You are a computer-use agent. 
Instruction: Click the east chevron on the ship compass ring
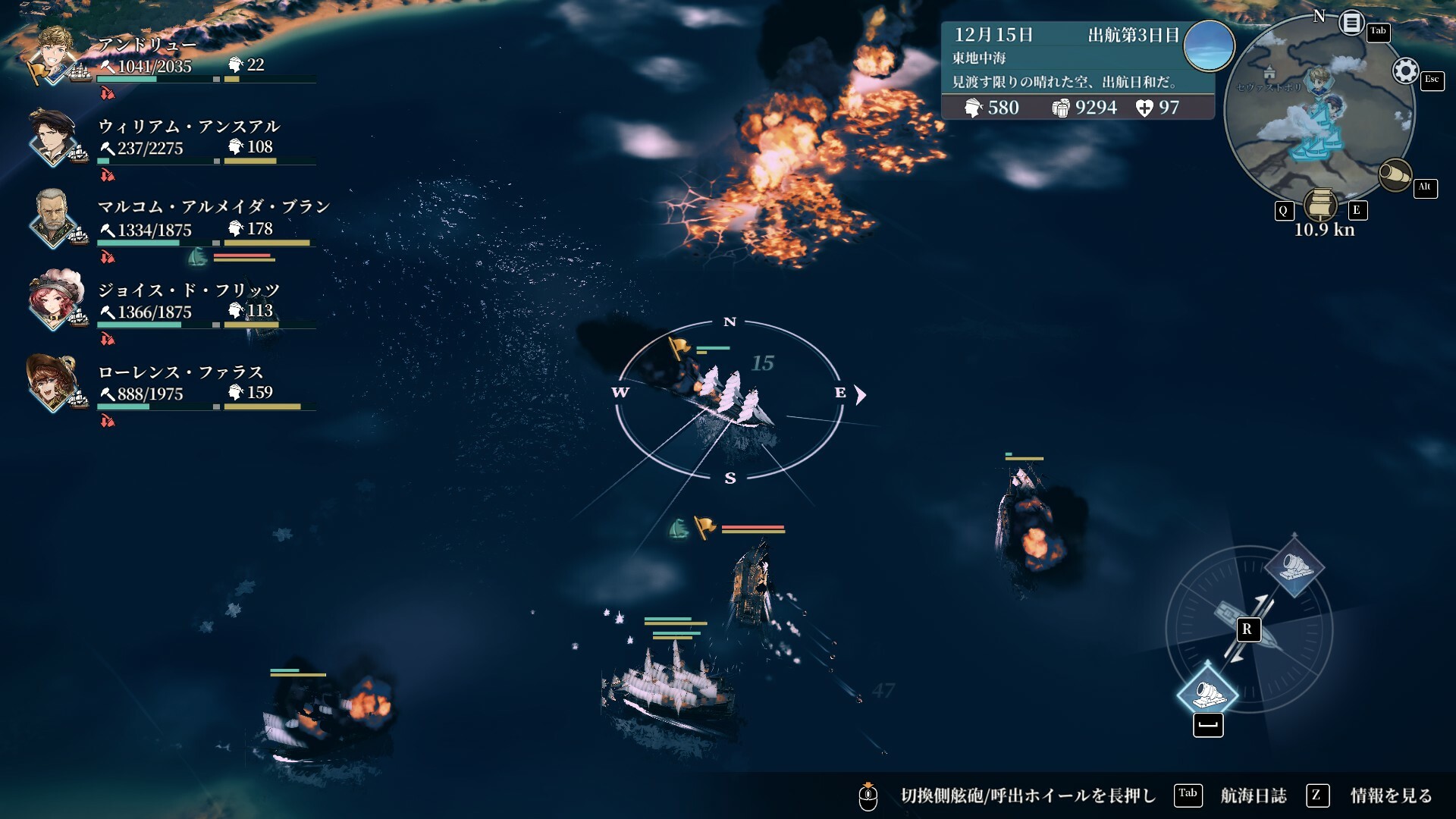[x=860, y=395]
